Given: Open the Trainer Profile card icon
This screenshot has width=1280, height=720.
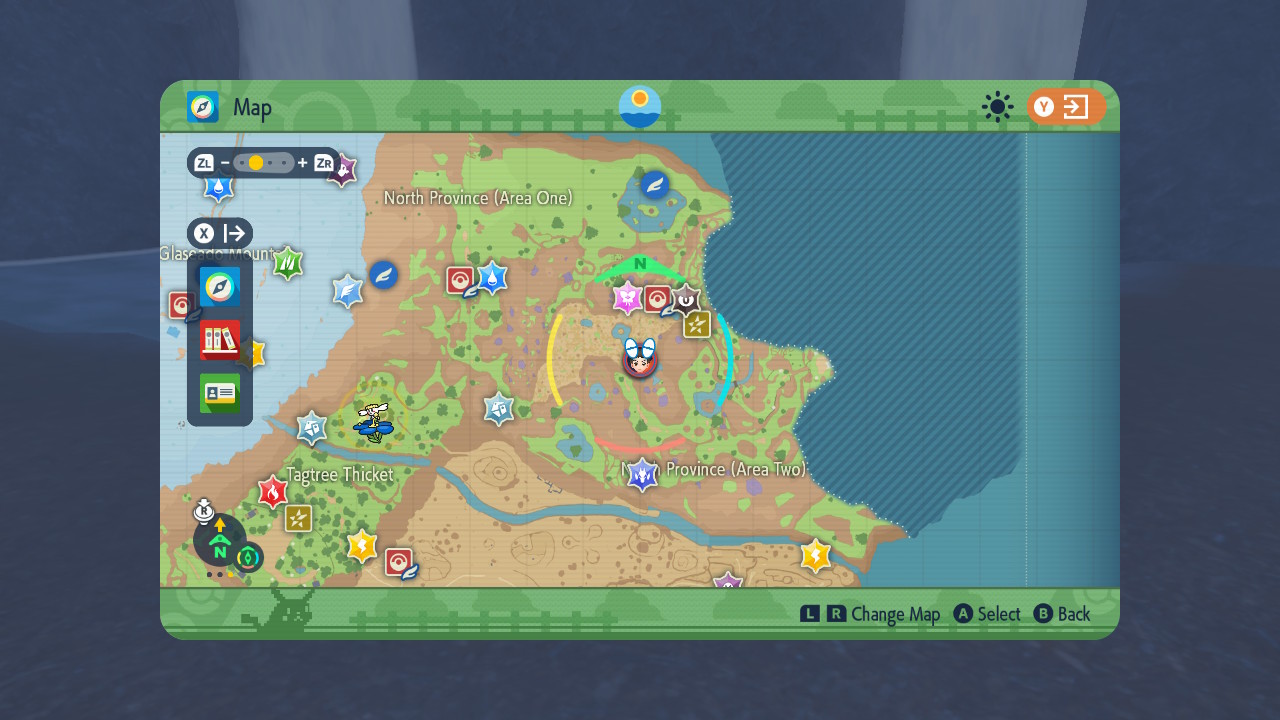Looking at the screenshot, I should [x=219, y=393].
